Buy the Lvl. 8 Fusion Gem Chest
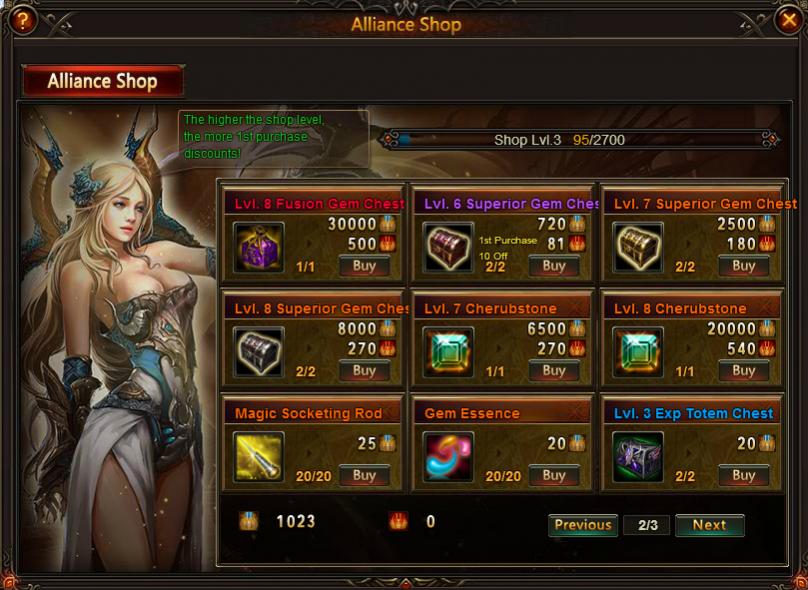Screen dimensions: 808x590 [x=364, y=266]
